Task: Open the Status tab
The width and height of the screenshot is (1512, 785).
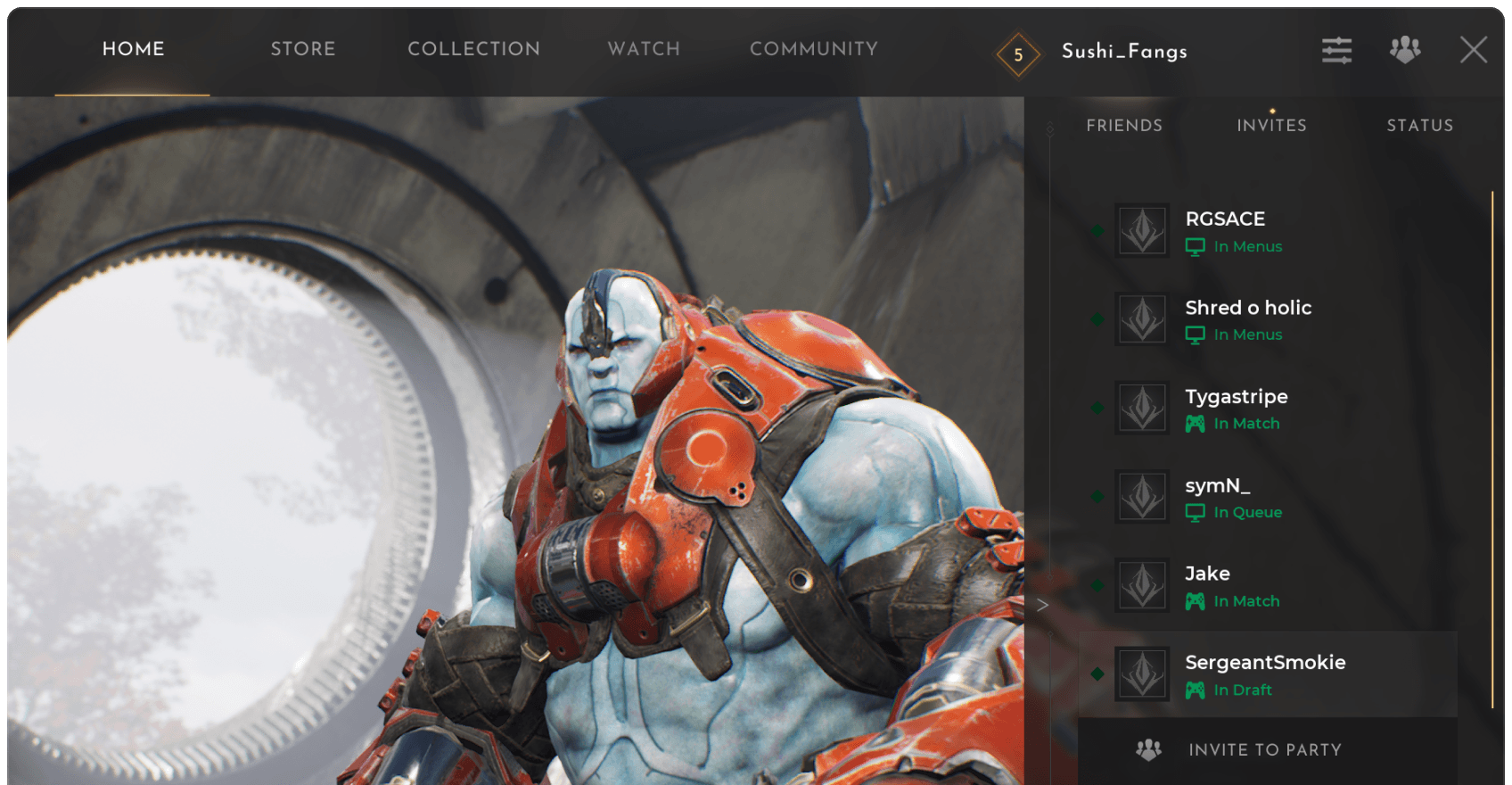Action: coord(1419,126)
